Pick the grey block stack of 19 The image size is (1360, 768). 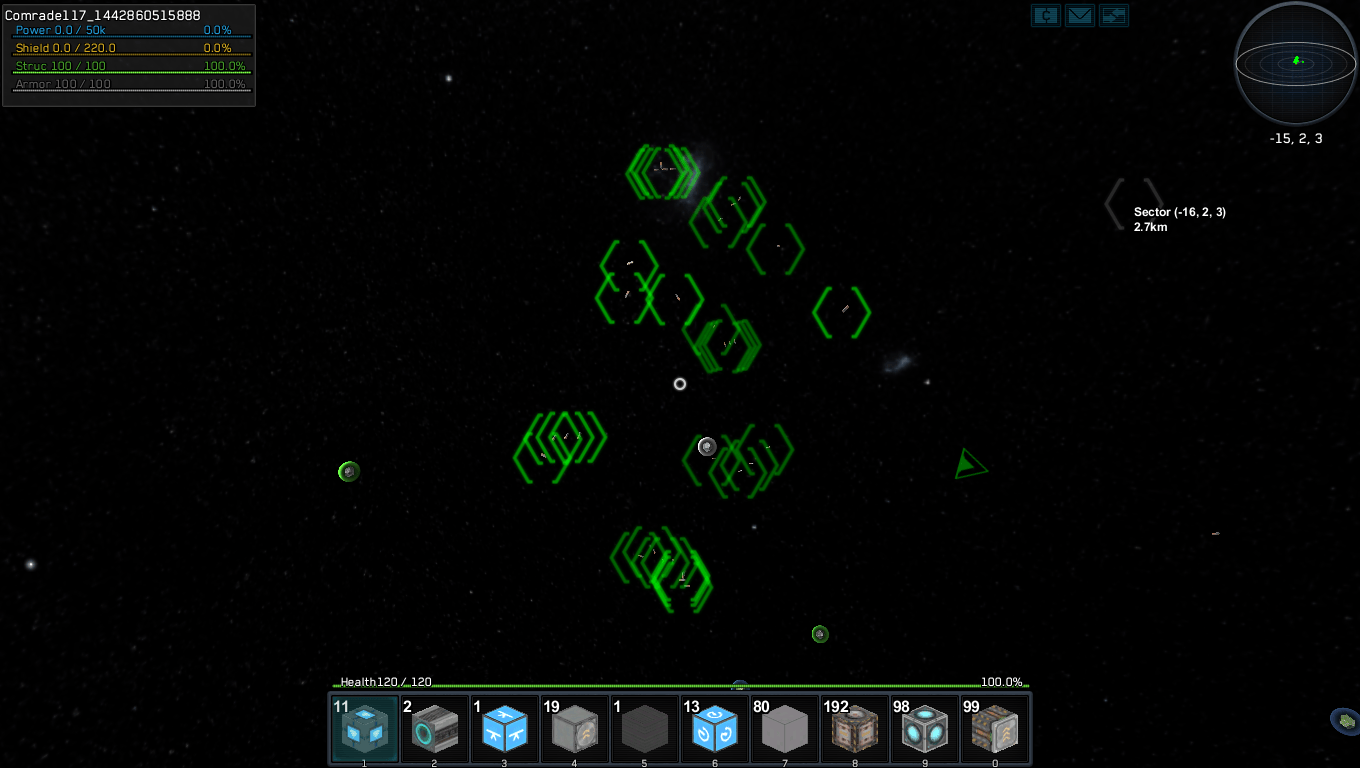pyautogui.click(x=575, y=729)
